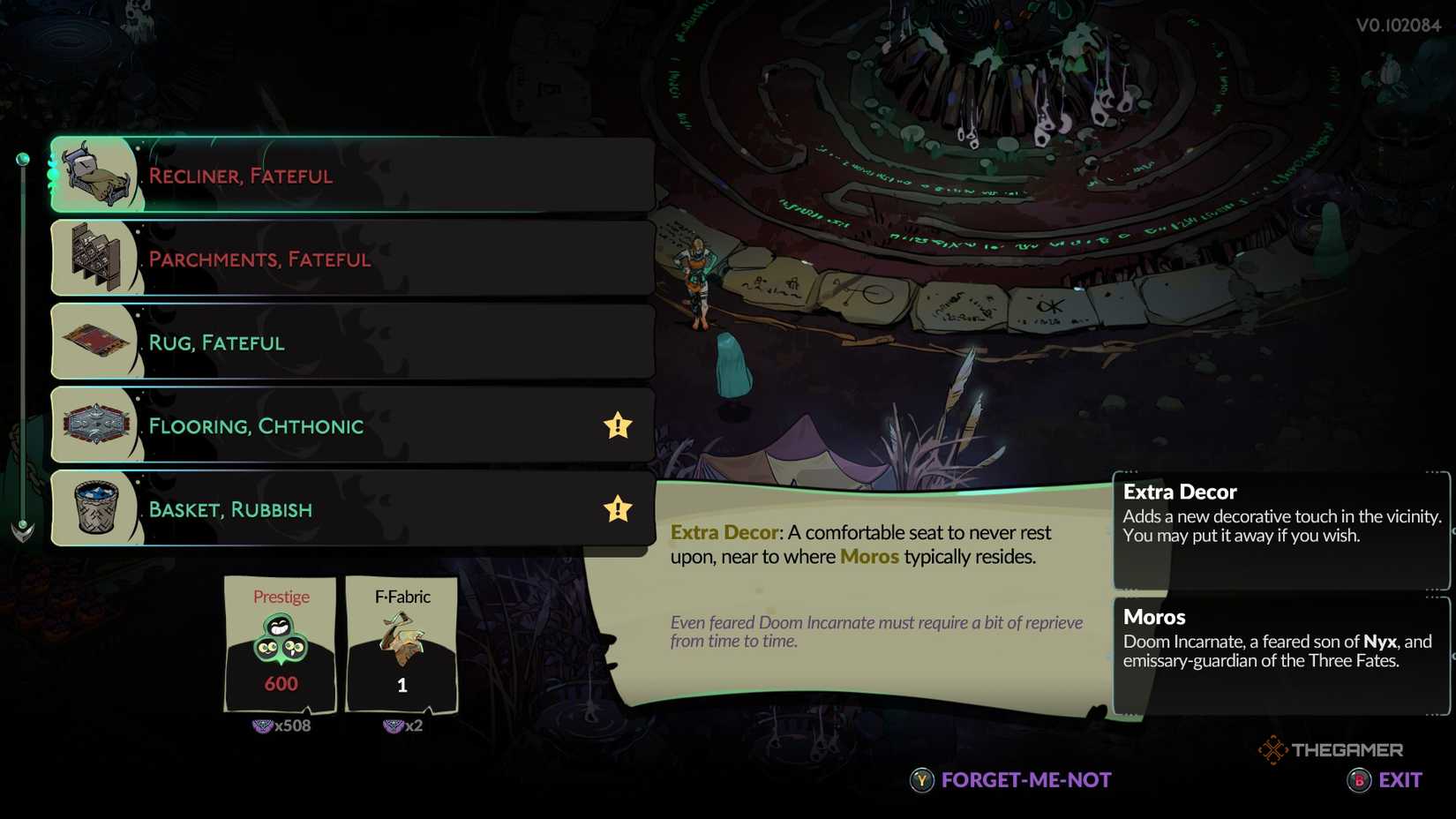This screenshot has height=819, width=1456.
Task: Open the Parchments, Fateful entry
Action: (x=353, y=259)
